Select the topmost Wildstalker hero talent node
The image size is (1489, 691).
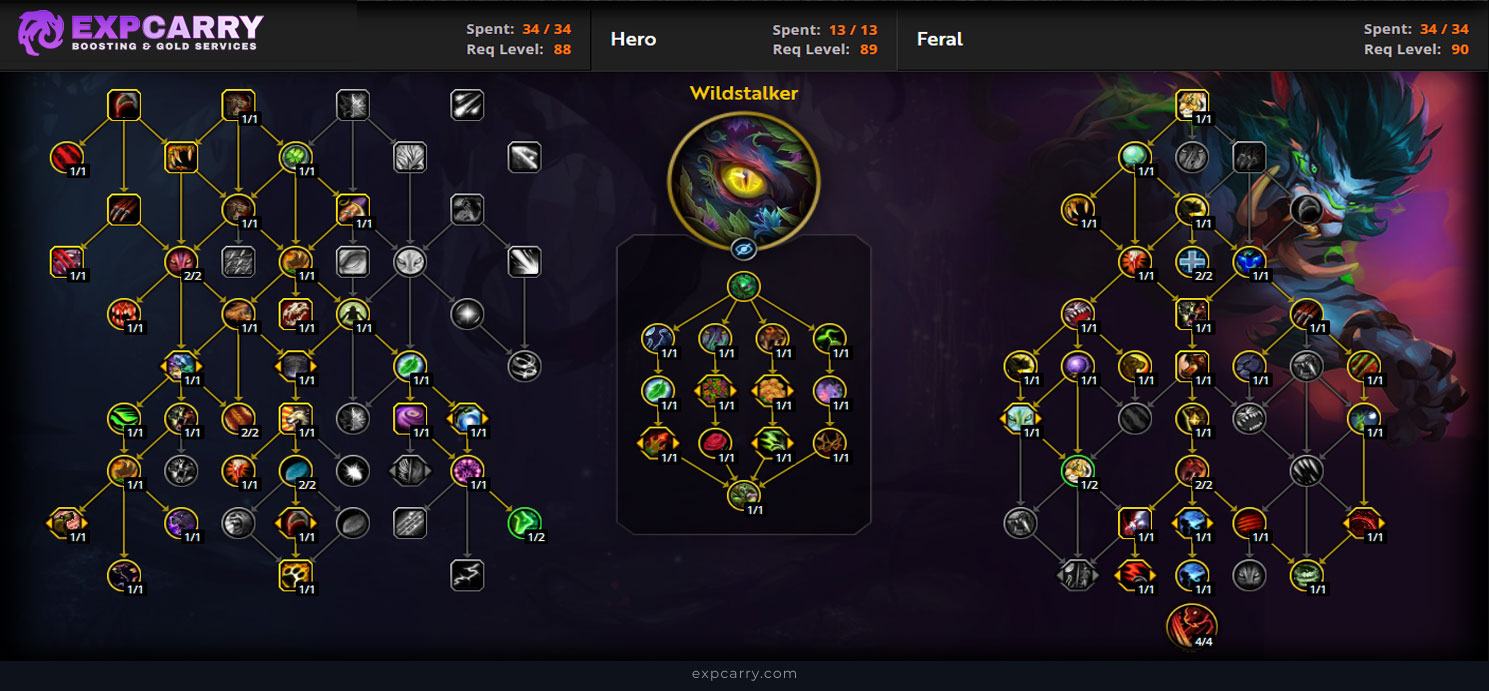[x=743, y=287]
